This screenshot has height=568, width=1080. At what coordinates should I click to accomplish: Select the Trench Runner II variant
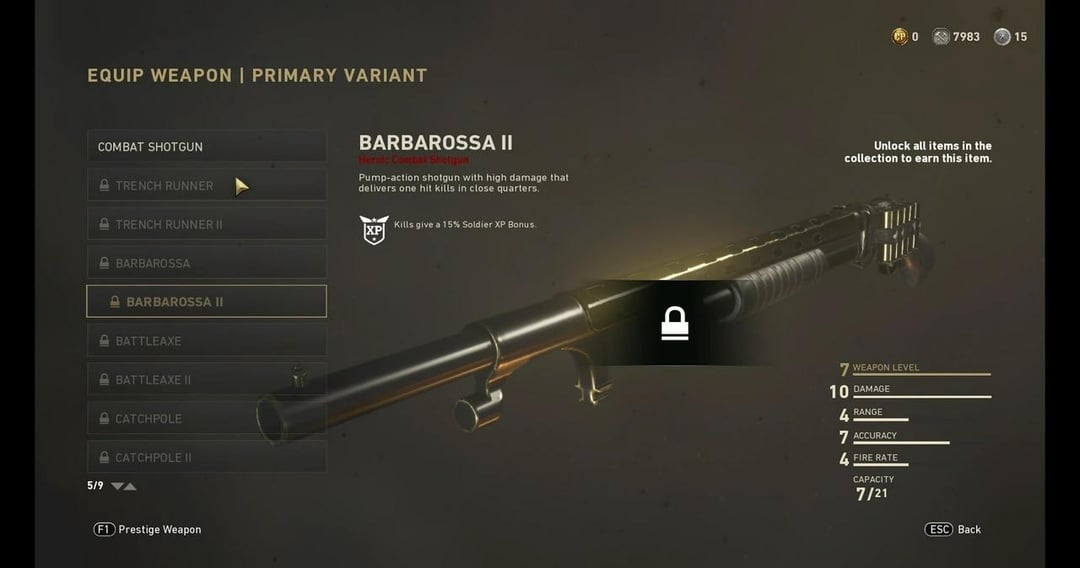coord(206,224)
